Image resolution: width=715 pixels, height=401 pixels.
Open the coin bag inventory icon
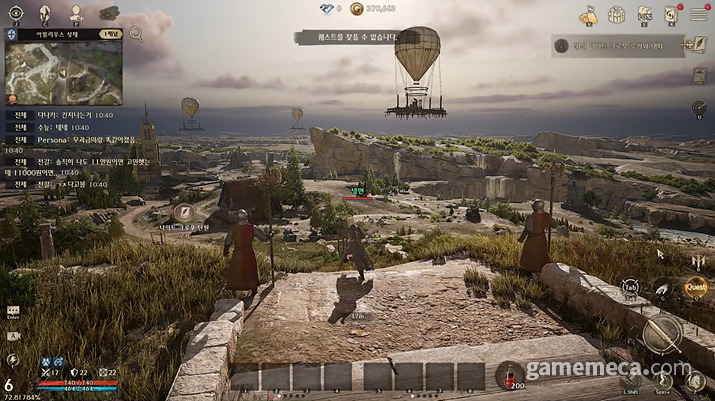pos(589,15)
